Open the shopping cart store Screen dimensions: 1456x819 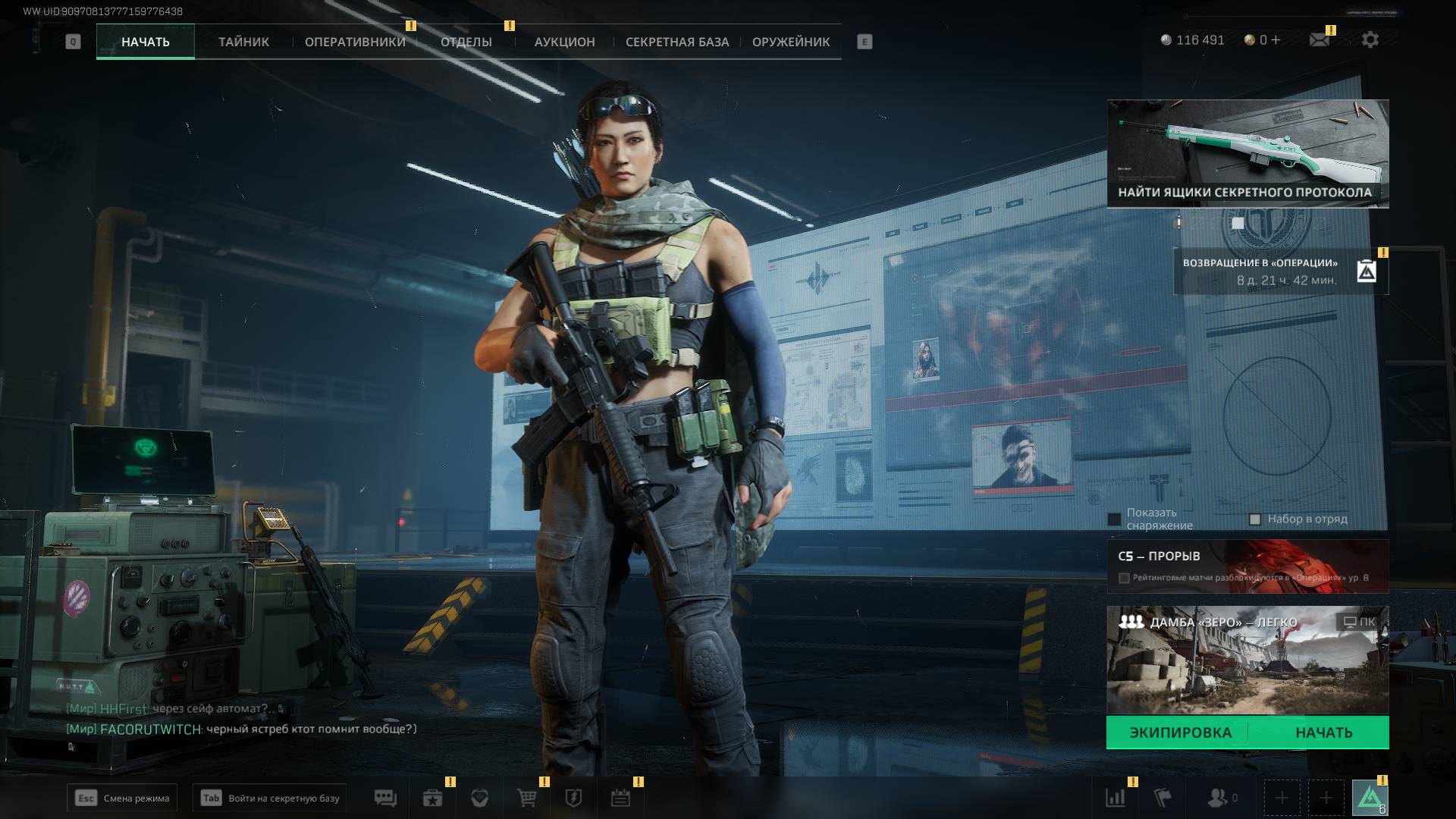526,798
